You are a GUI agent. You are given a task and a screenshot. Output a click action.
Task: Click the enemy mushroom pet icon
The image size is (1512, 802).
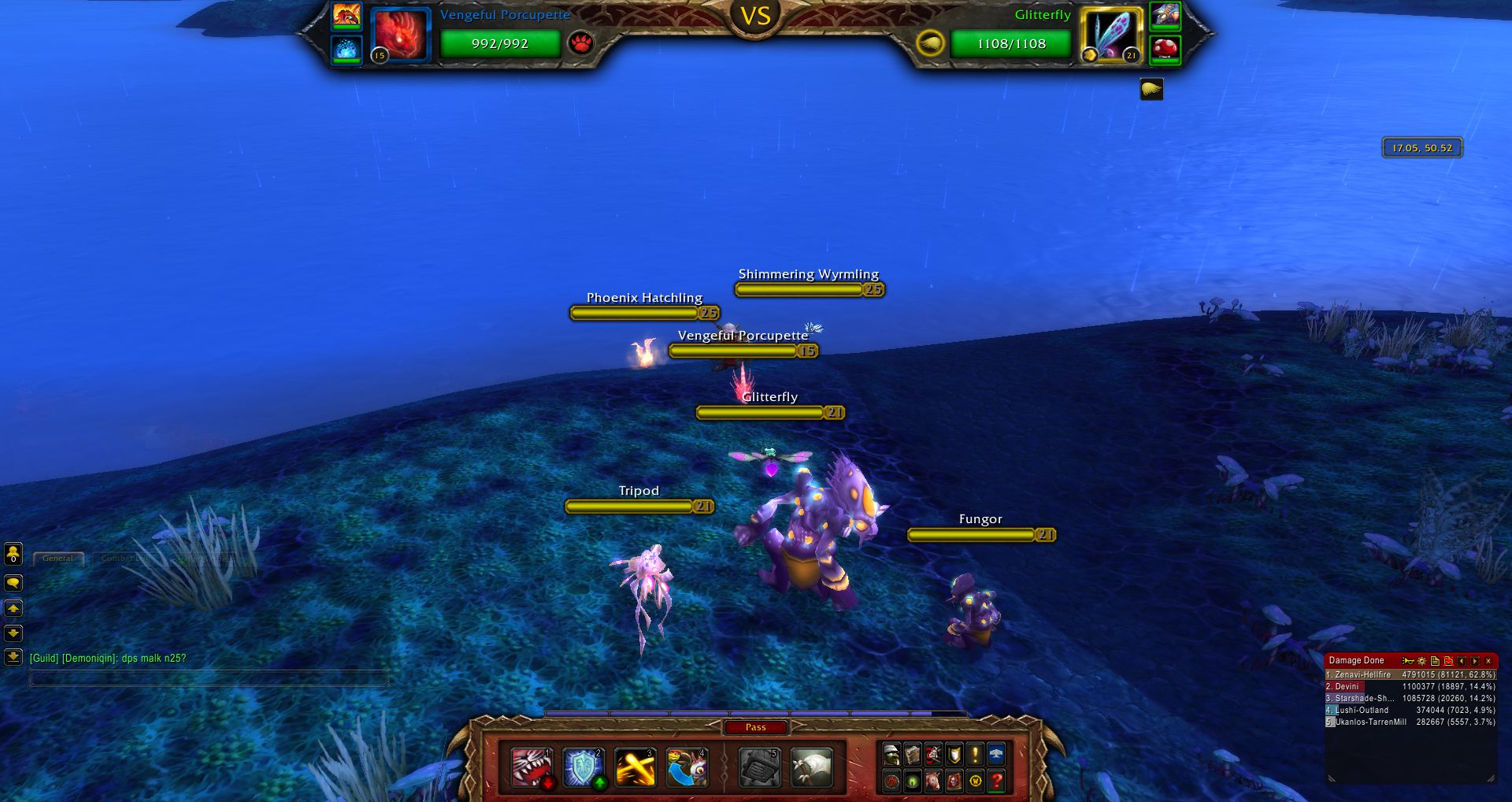[x=1165, y=50]
